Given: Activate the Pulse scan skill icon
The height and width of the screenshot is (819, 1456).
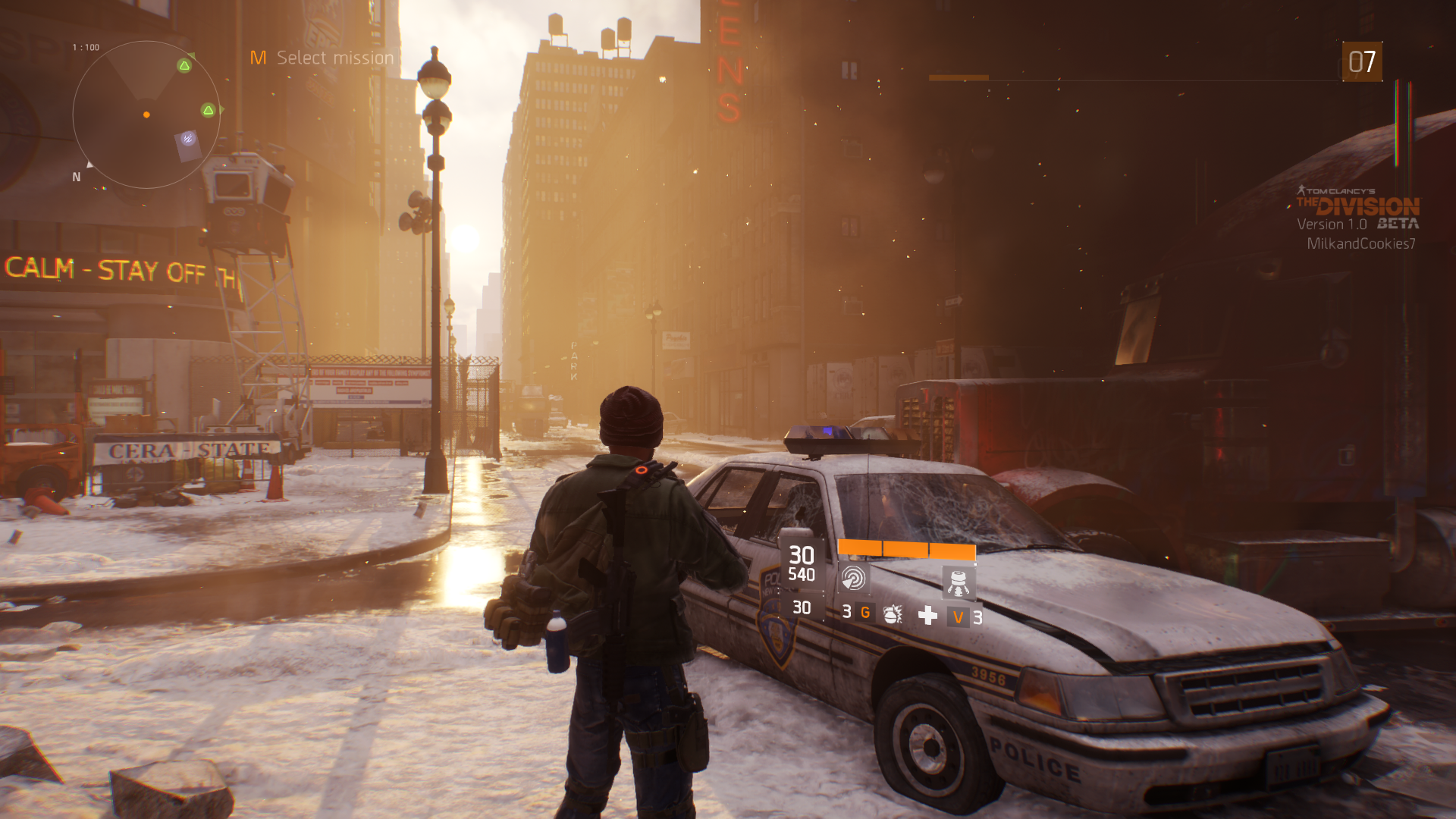Looking at the screenshot, I should pyautogui.click(x=854, y=579).
